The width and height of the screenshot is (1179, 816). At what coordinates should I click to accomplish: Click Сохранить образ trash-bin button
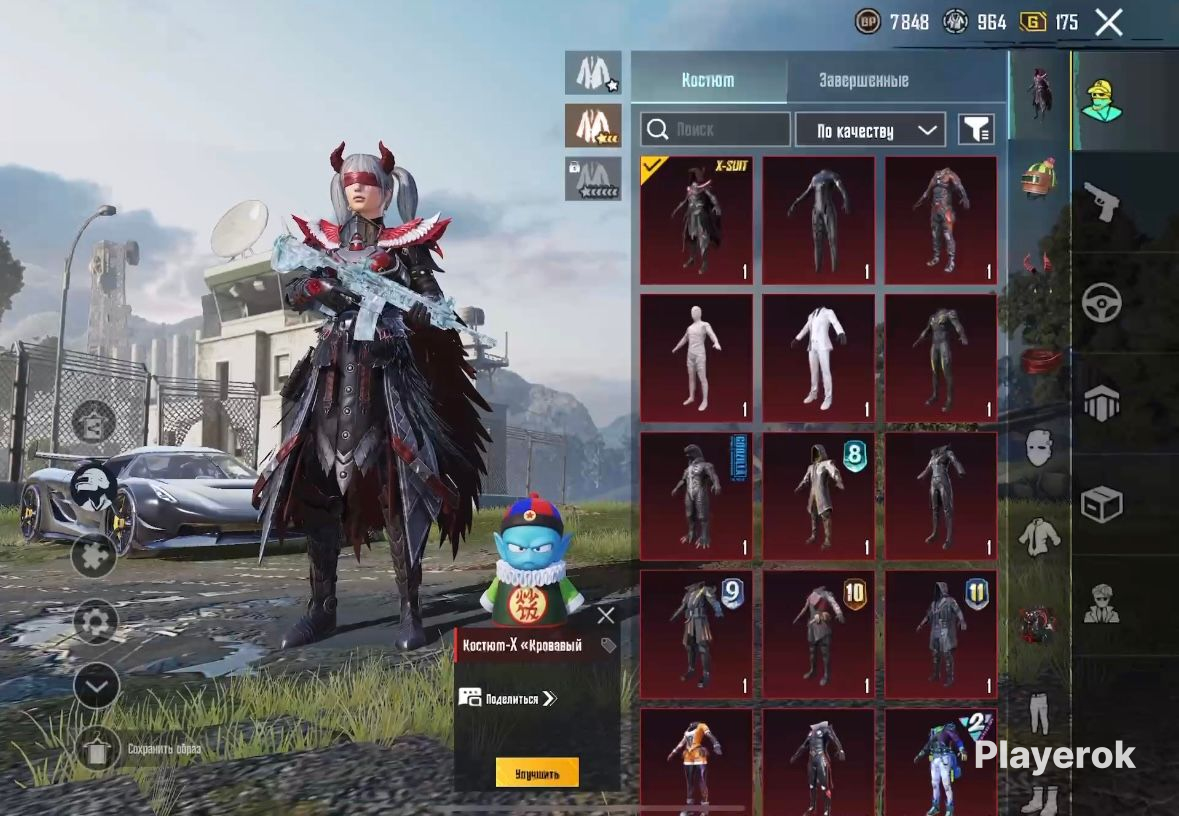pos(97,749)
